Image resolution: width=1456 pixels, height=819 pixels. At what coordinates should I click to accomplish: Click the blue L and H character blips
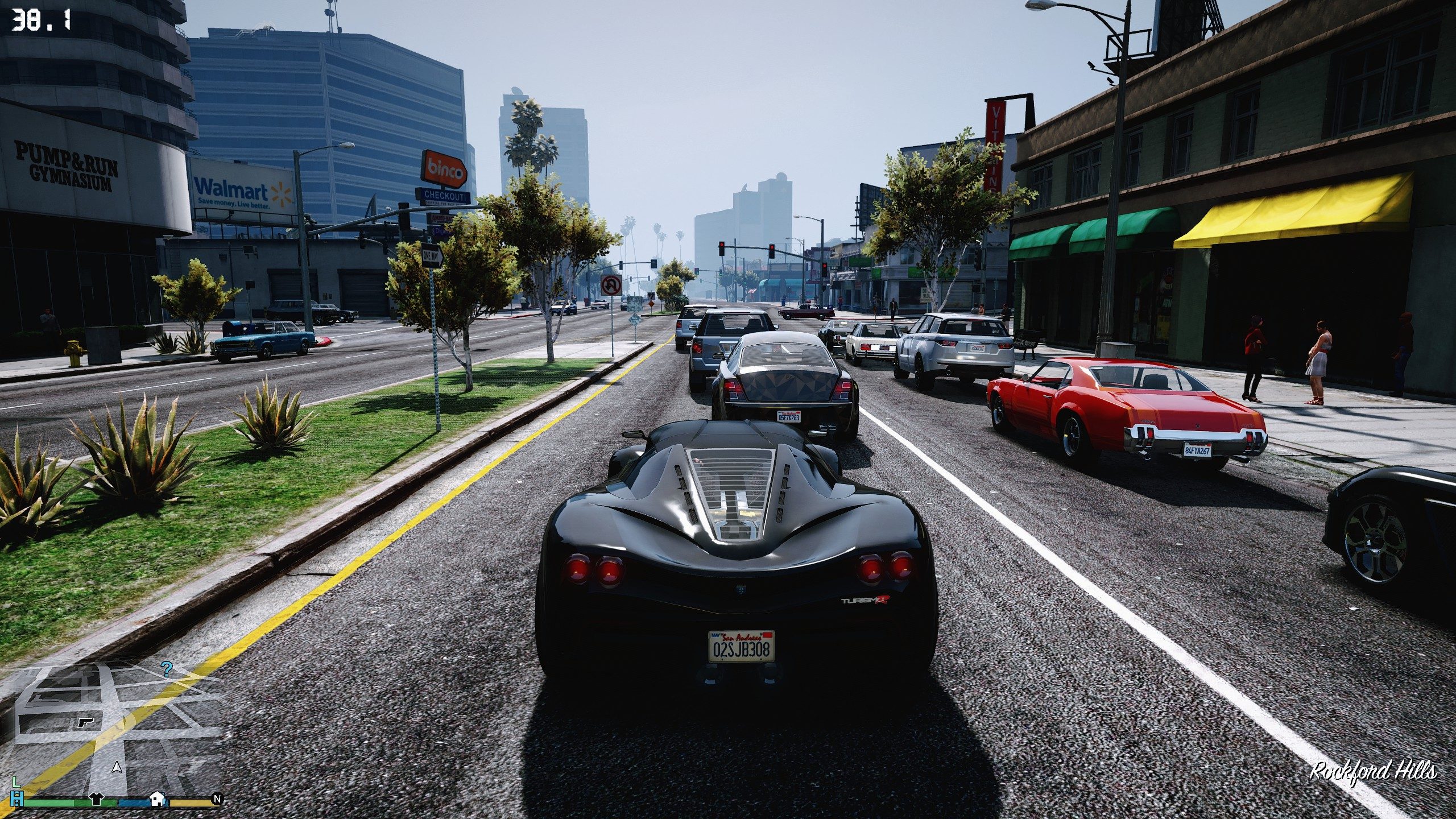pos(17,793)
